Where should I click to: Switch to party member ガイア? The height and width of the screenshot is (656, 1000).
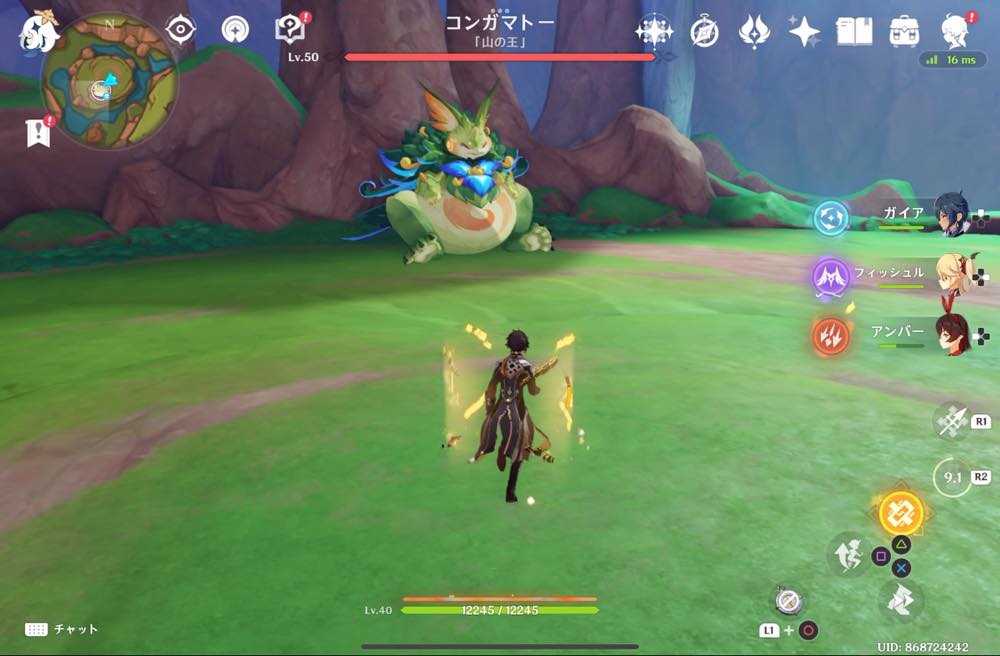[x=952, y=214]
